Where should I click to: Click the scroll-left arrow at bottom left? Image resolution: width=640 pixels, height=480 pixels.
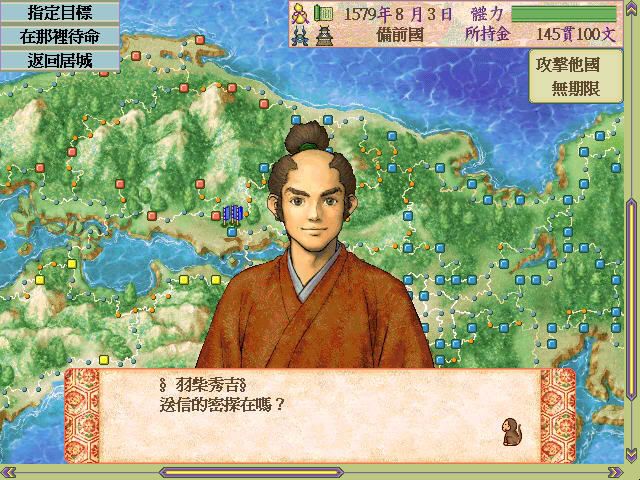click(x=8, y=471)
